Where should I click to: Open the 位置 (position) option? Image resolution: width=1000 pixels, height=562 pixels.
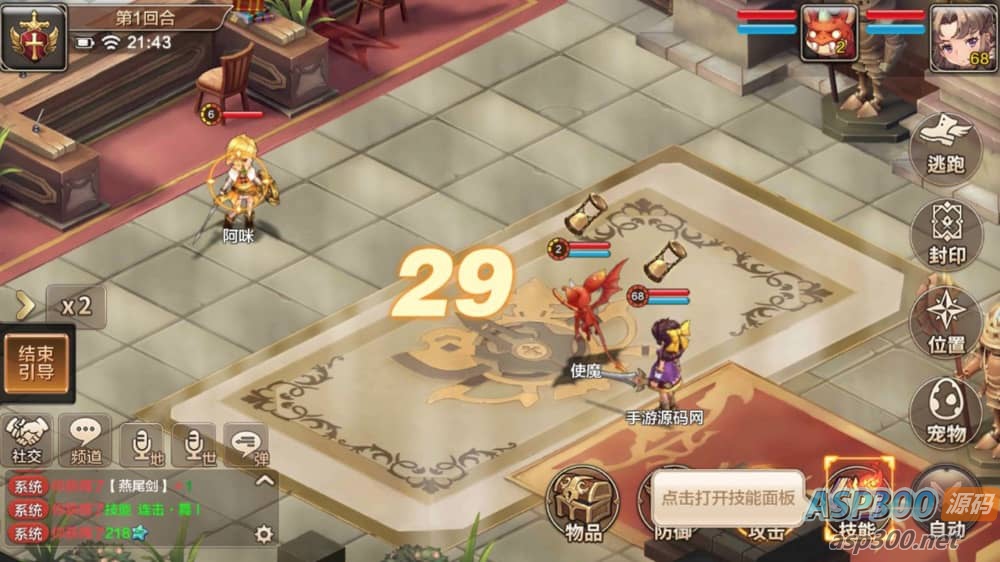coord(946,322)
